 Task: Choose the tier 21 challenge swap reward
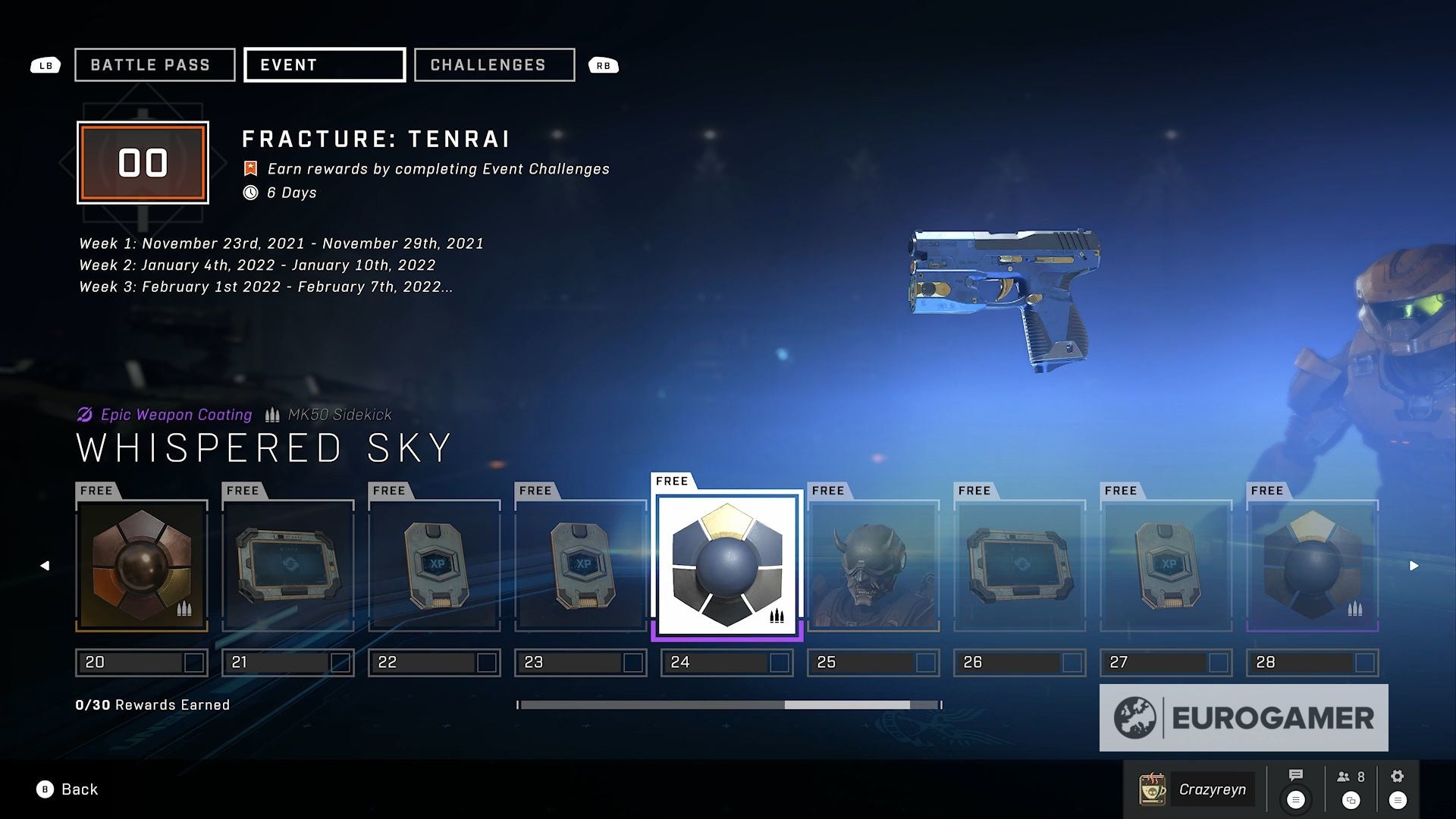click(288, 565)
